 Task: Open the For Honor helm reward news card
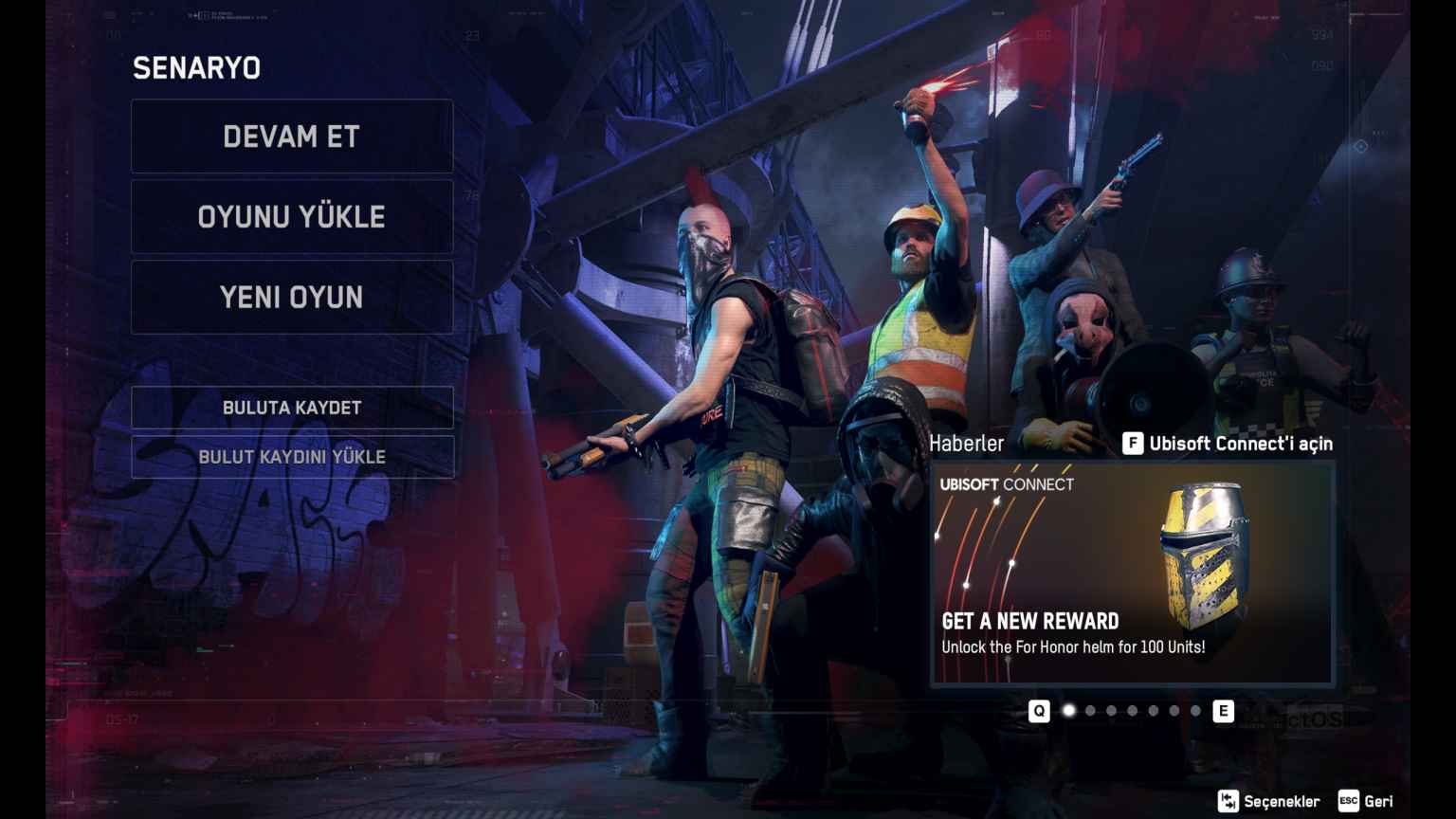[1133, 573]
